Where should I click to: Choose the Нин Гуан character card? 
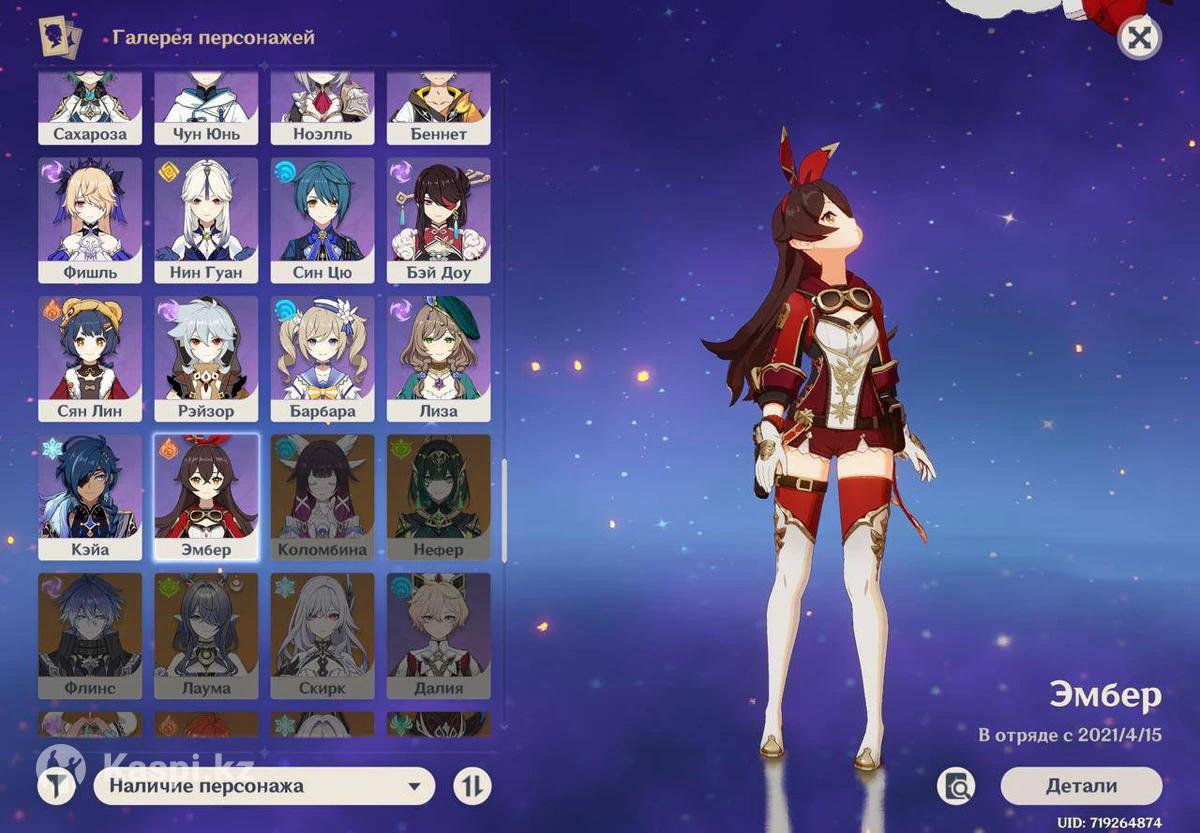point(206,220)
